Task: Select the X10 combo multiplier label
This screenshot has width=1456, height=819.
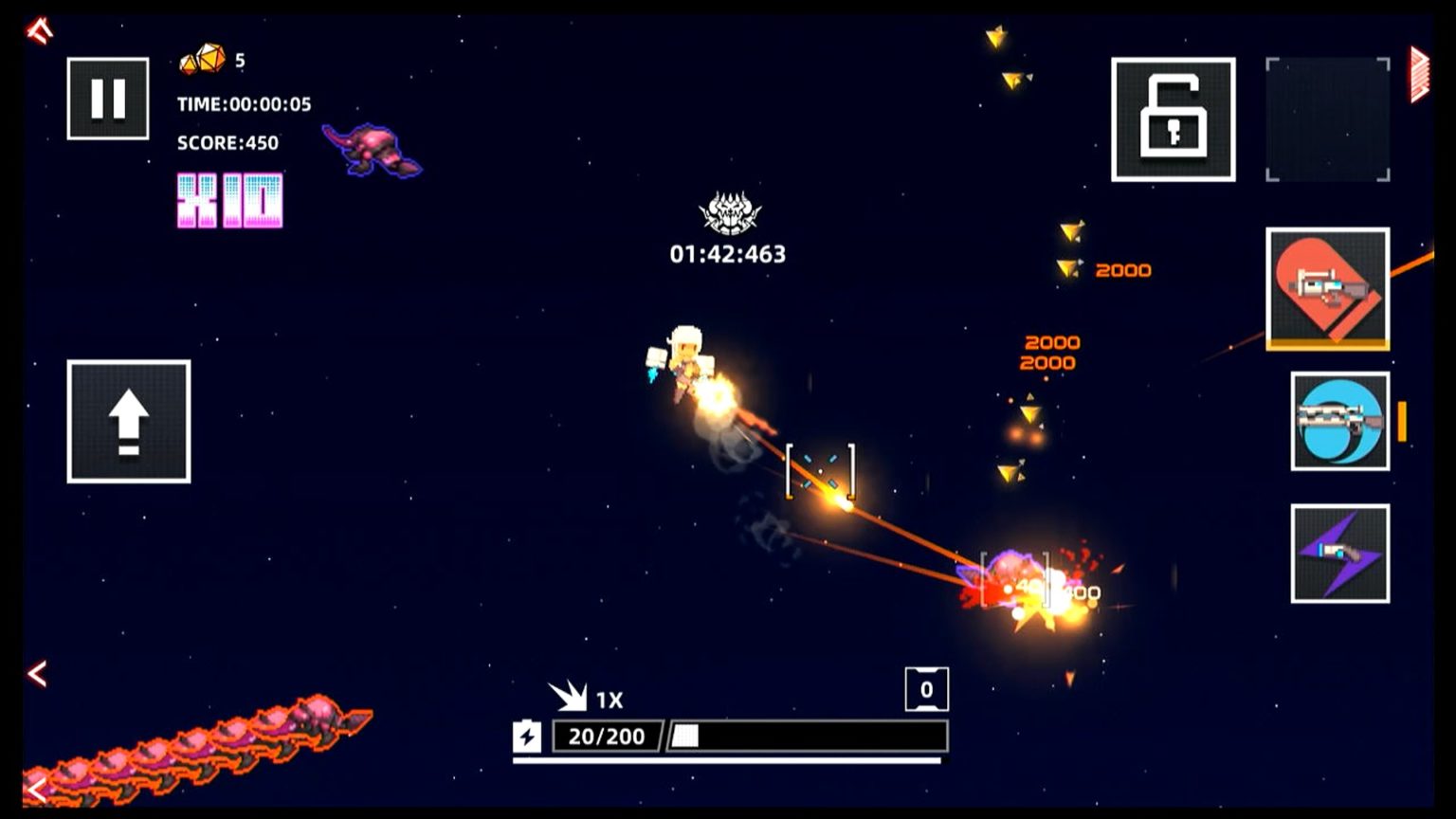Action: (227, 197)
